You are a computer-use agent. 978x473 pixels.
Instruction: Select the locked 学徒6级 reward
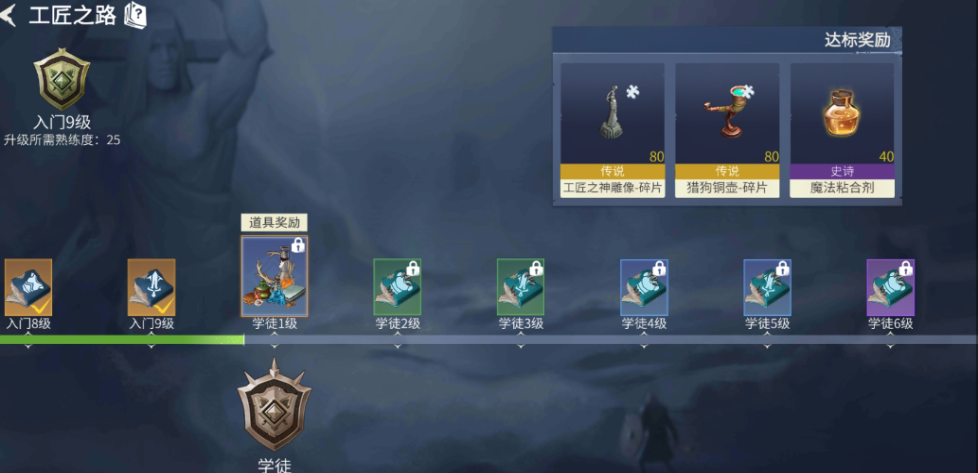coord(890,287)
